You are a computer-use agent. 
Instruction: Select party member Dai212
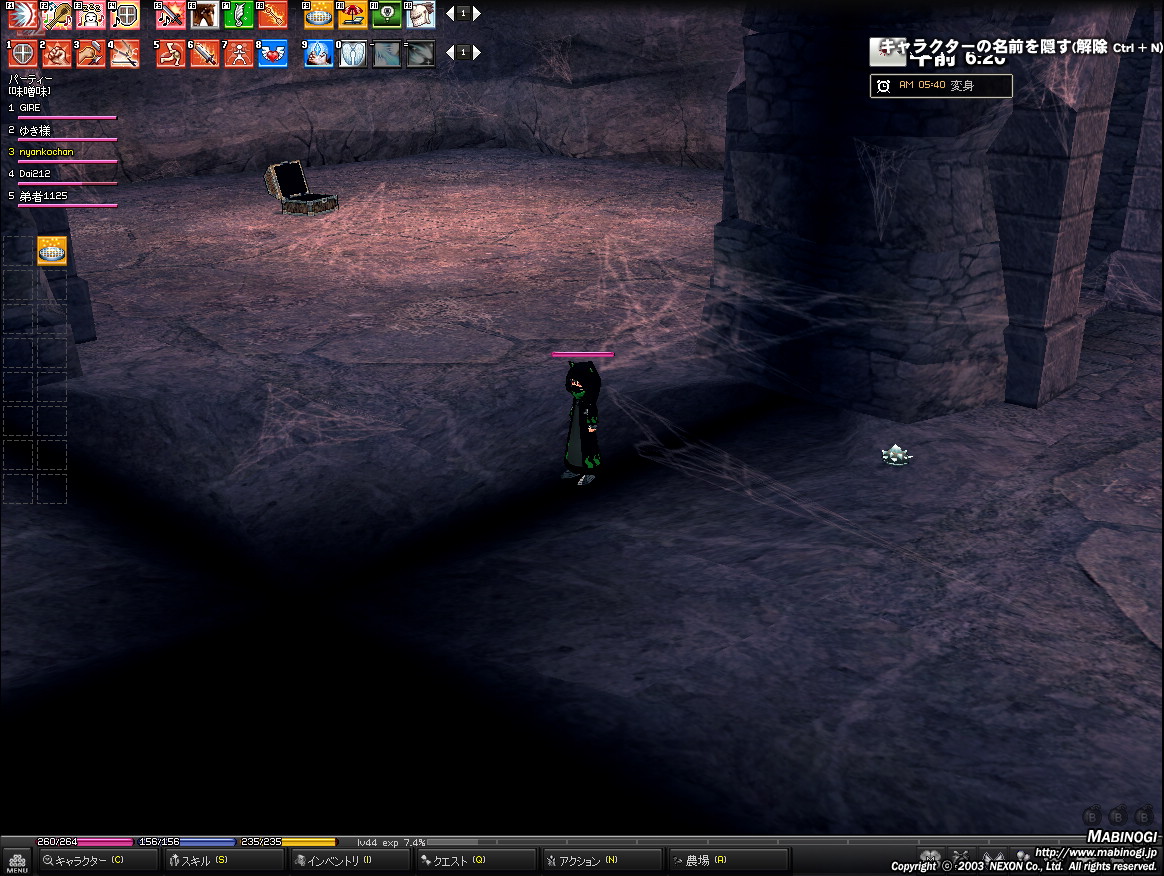point(34,174)
